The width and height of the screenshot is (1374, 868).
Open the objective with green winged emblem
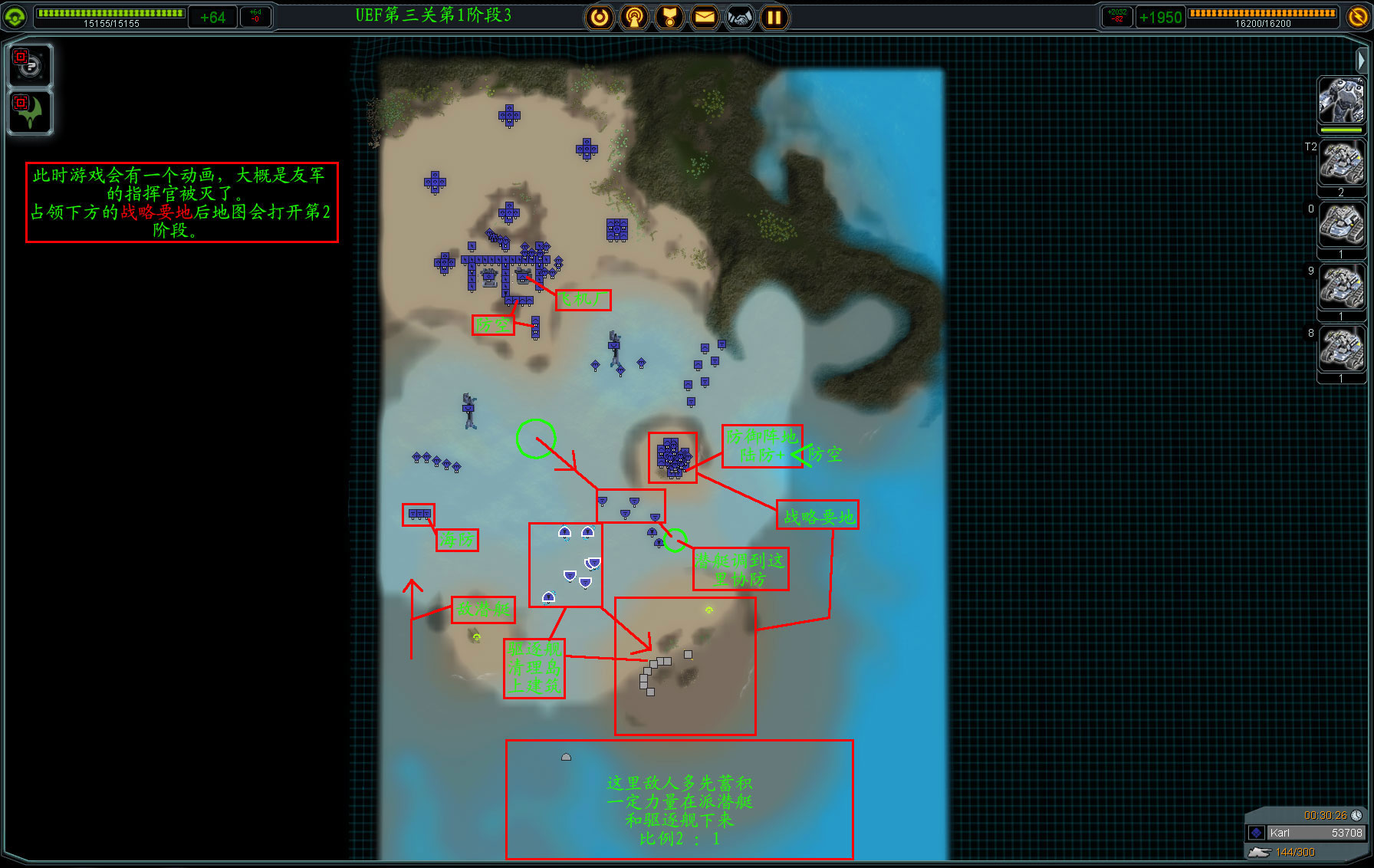pyautogui.click(x=30, y=112)
